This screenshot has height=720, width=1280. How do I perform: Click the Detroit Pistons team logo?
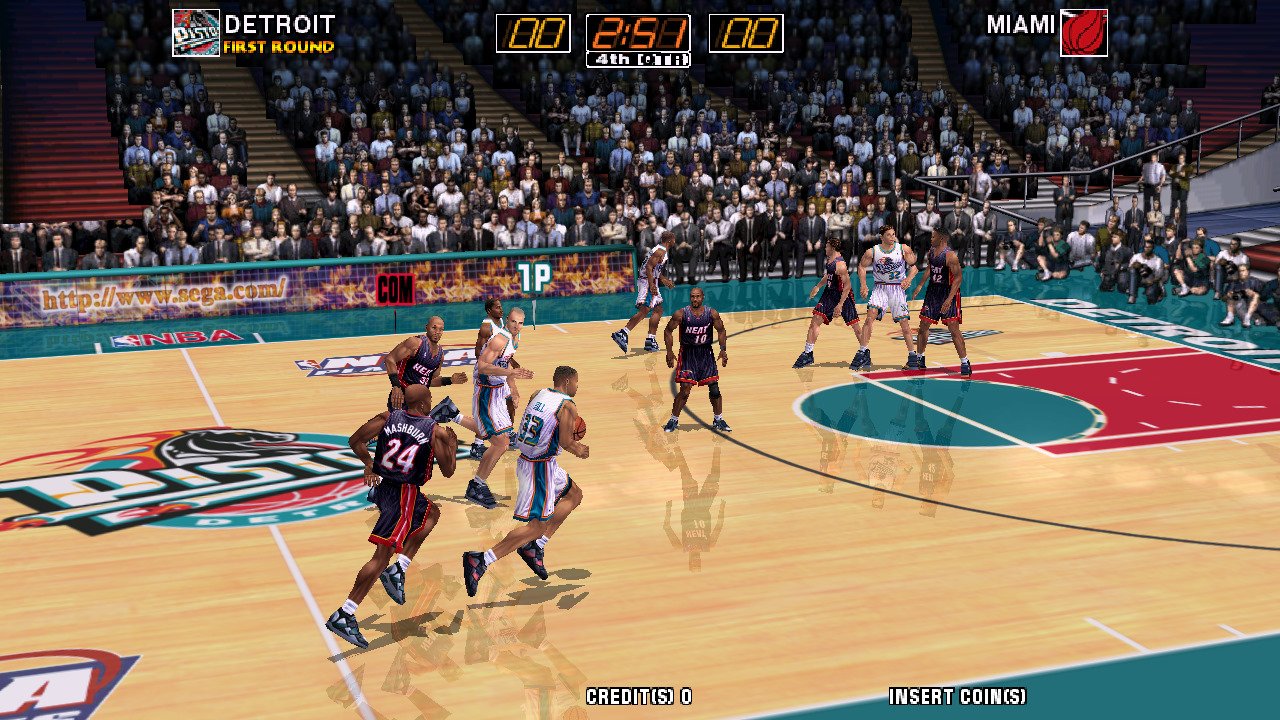click(x=195, y=32)
